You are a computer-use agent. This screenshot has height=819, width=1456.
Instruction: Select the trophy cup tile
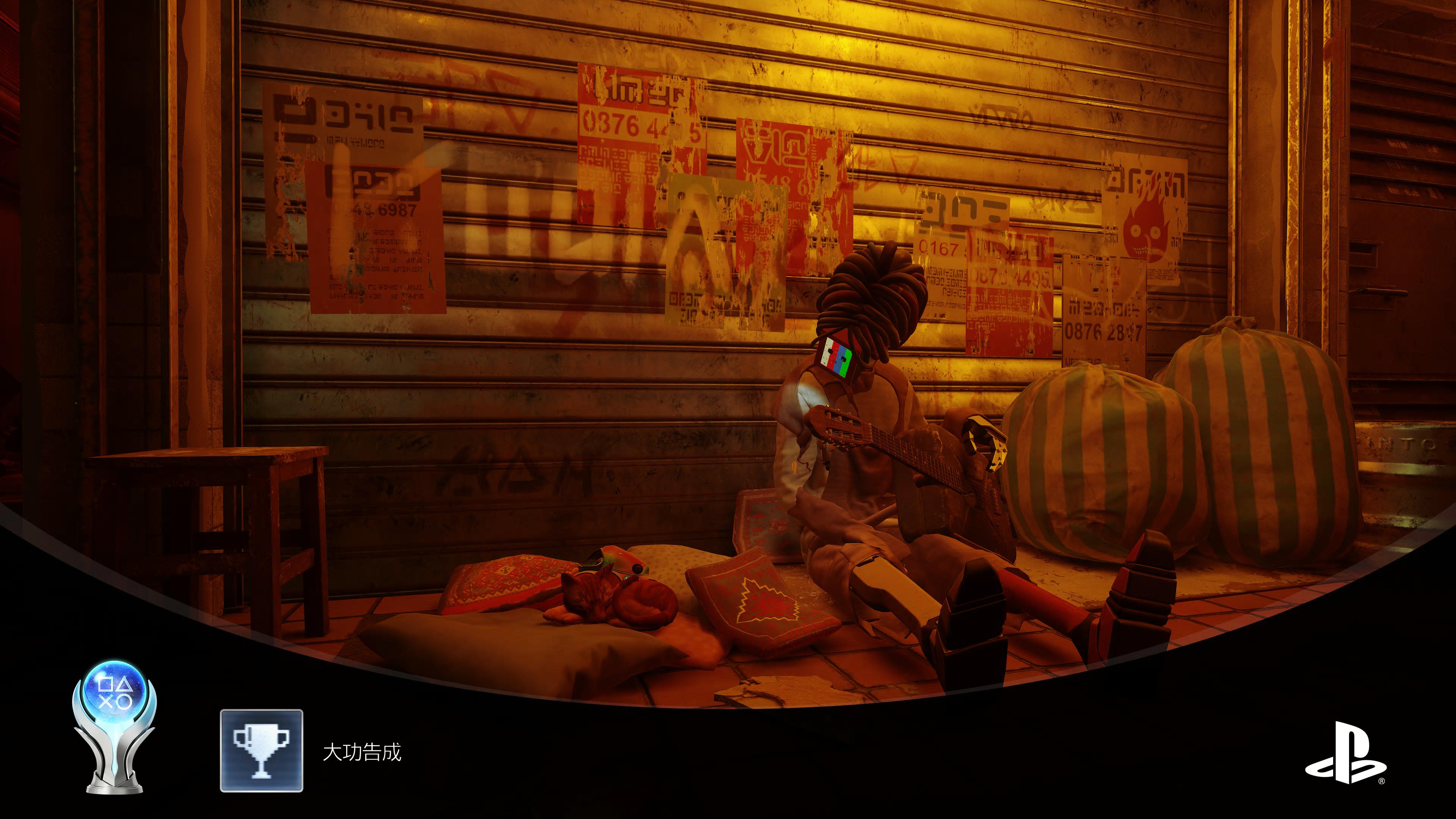(261, 750)
